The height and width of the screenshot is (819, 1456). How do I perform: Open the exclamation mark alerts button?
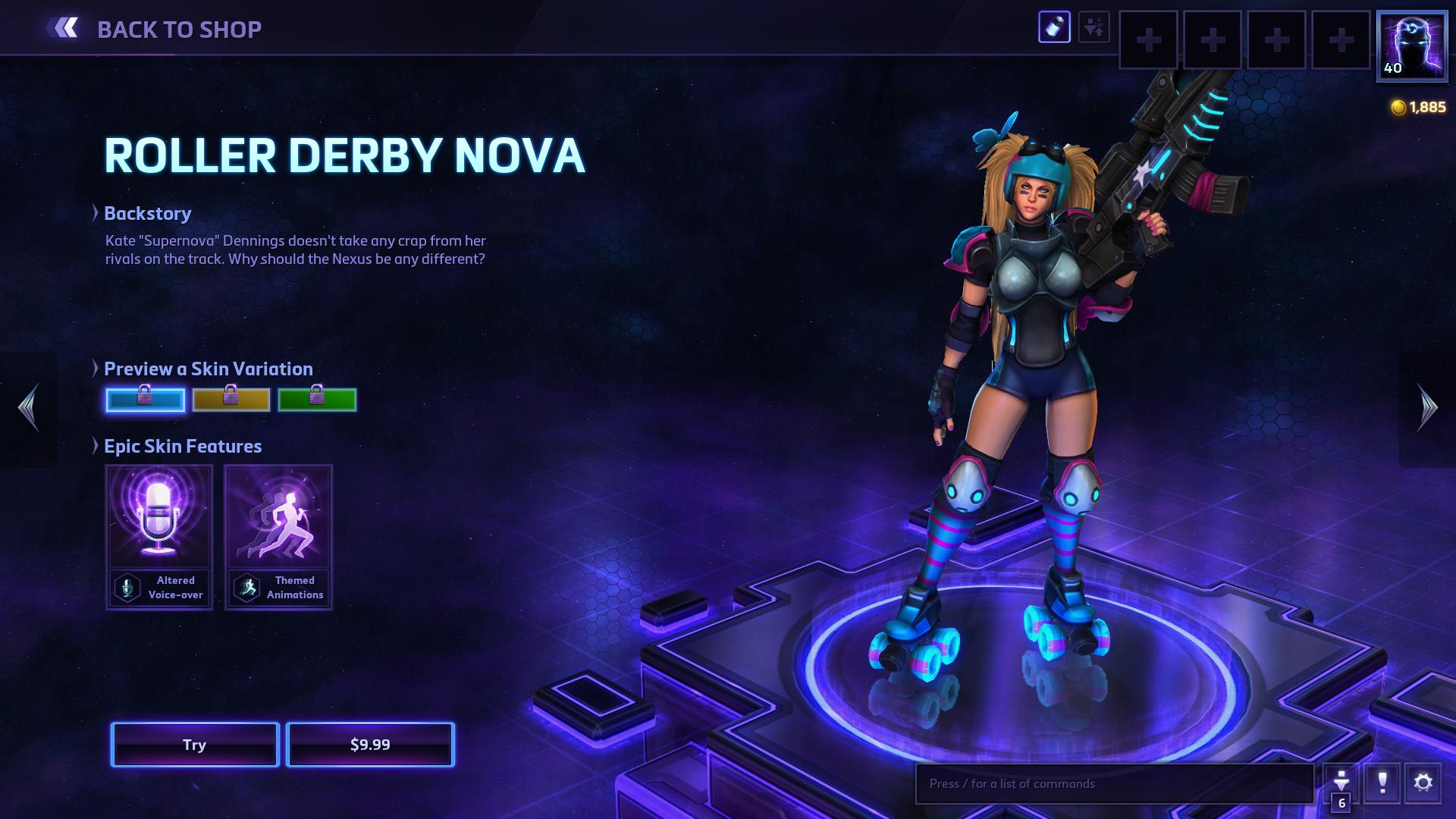coord(1382,783)
